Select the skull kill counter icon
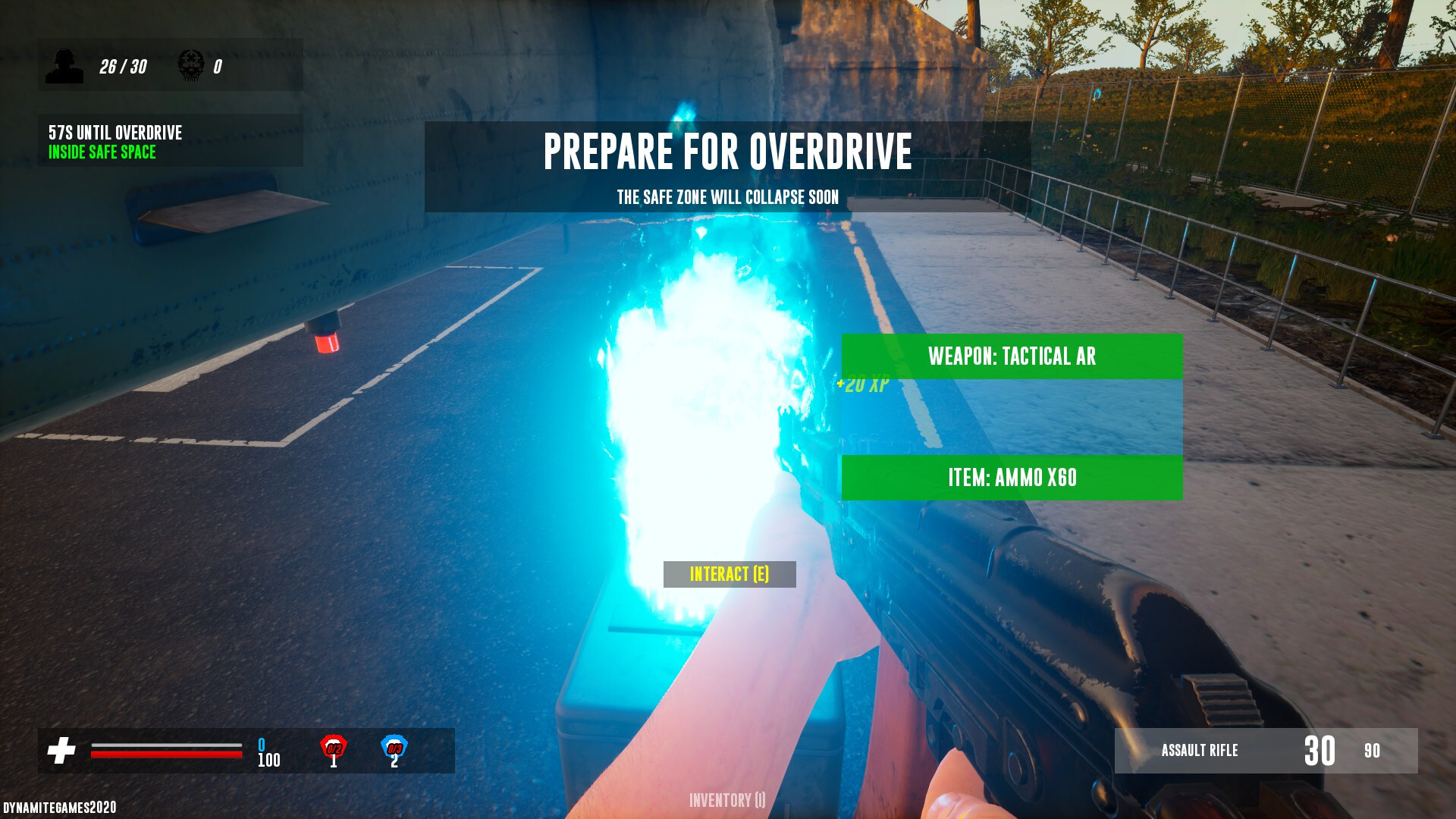 [191, 64]
